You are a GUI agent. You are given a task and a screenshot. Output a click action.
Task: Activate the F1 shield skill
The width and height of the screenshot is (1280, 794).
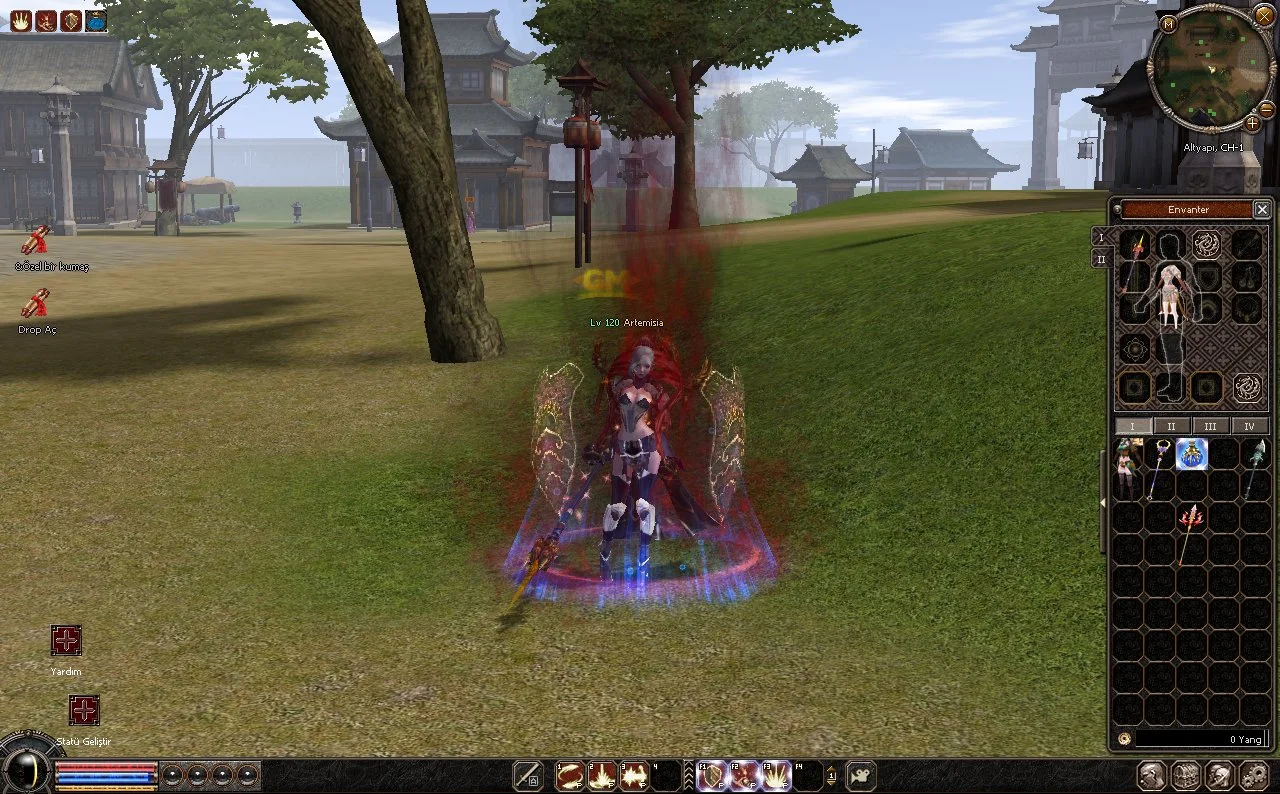click(x=712, y=776)
